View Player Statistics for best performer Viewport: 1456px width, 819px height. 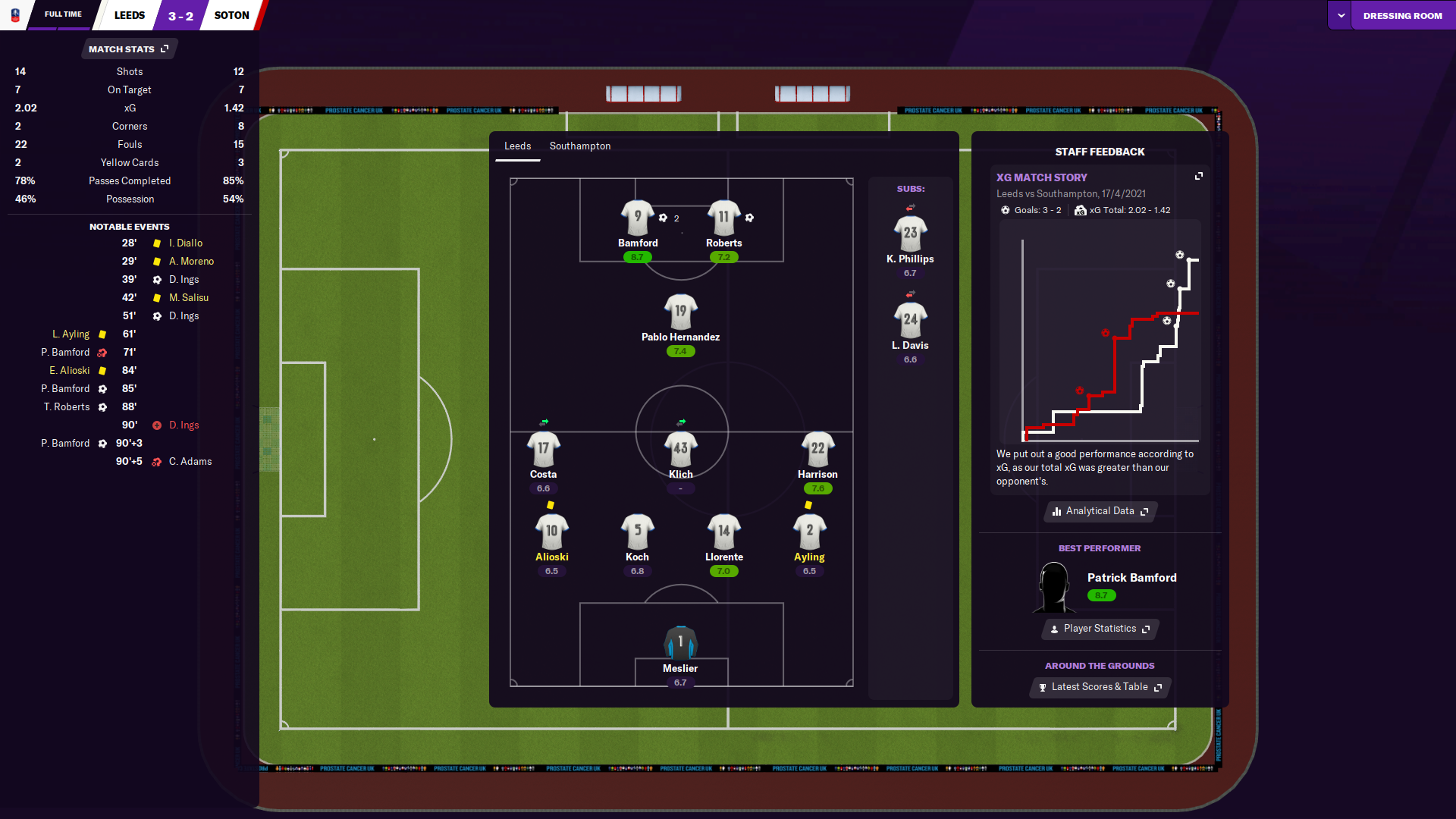[x=1100, y=629]
